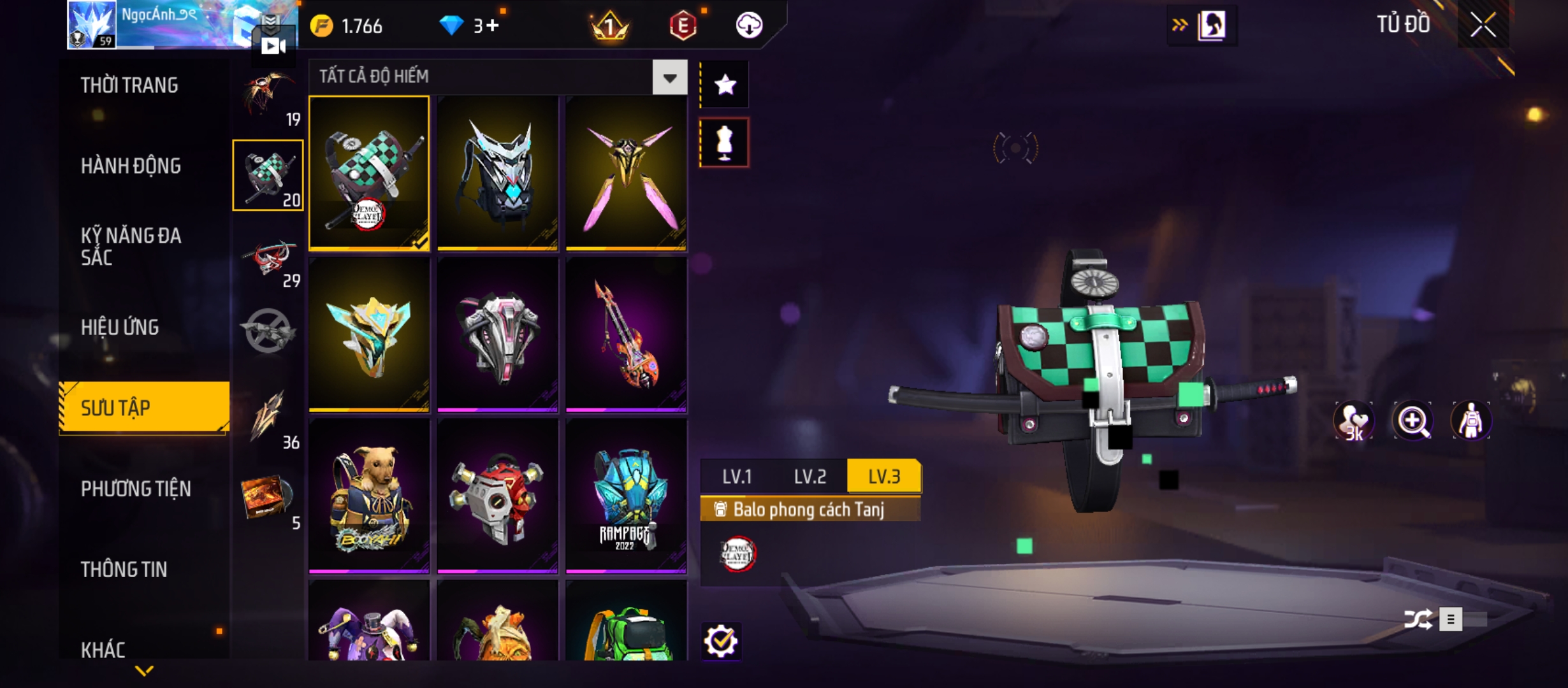Open the Thời Trang category
This screenshot has width=1568, height=688.
point(129,85)
